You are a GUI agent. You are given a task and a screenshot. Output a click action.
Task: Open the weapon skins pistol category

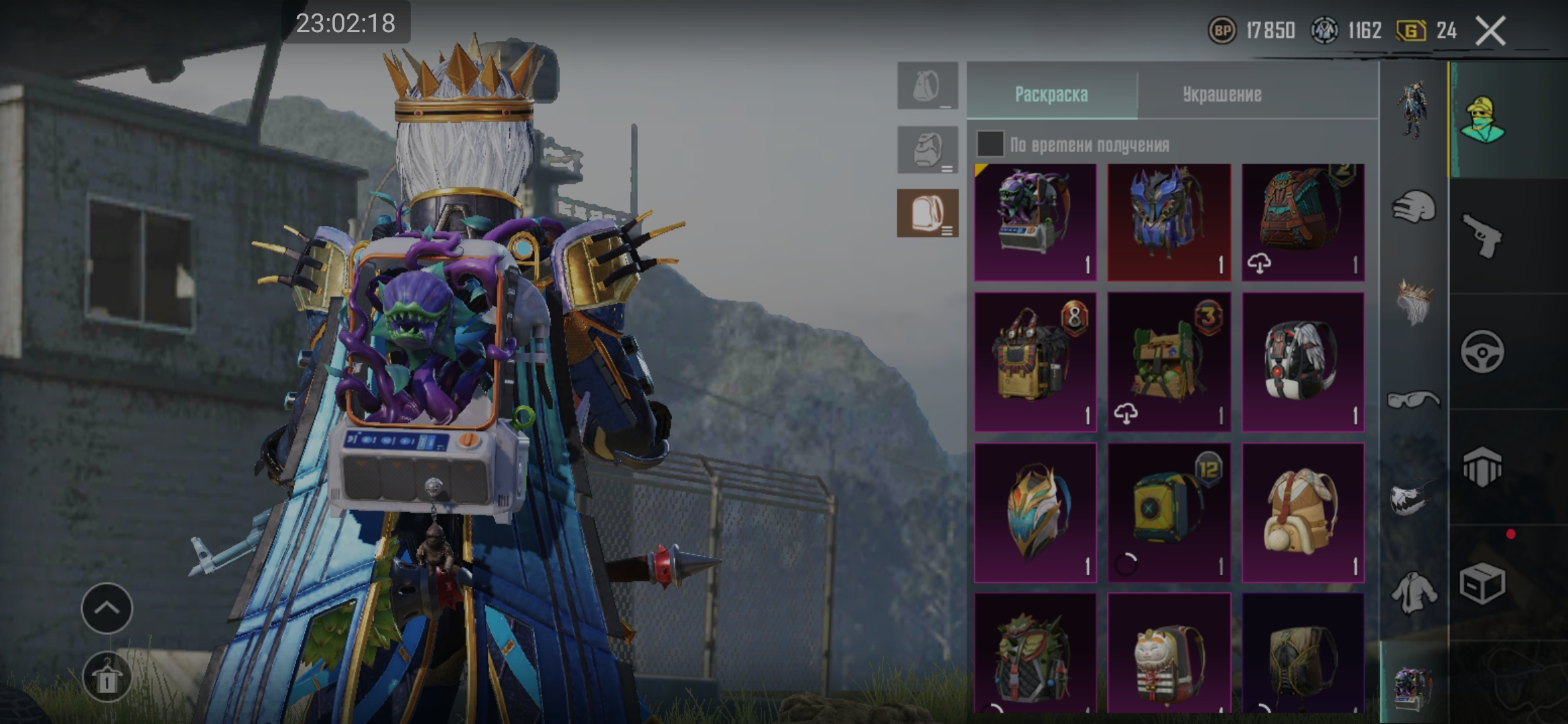[x=1482, y=235]
